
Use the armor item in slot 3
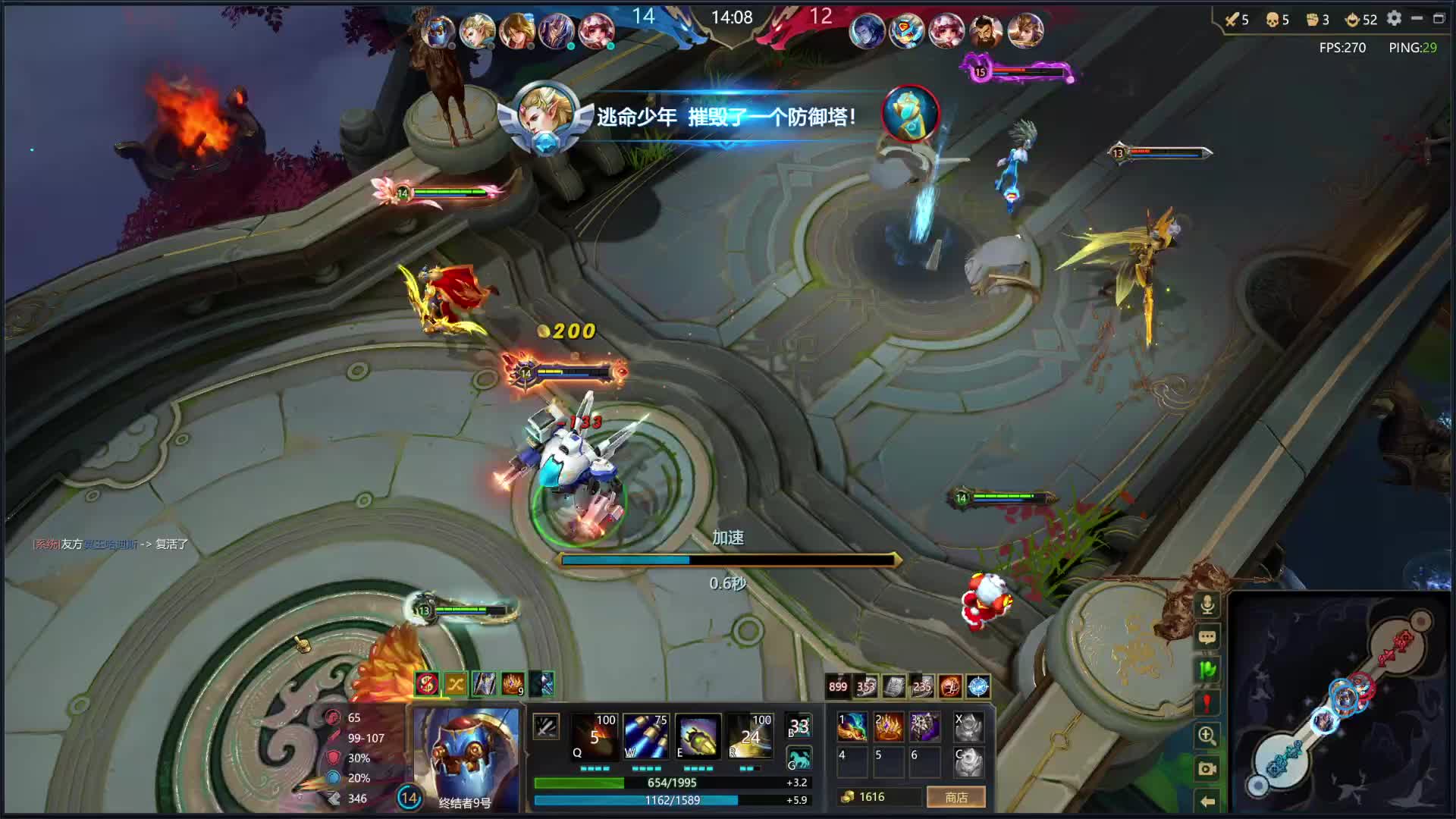tap(925, 726)
